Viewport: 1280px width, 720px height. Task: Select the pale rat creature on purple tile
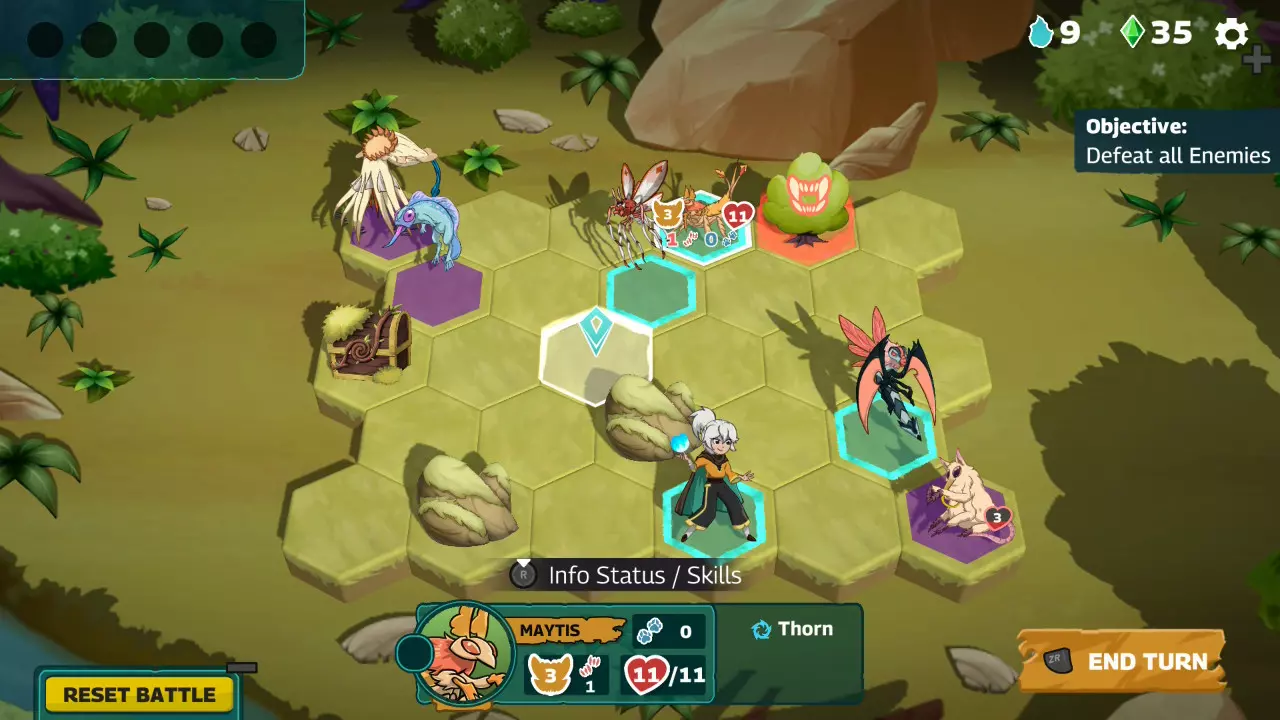[x=966, y=500]
